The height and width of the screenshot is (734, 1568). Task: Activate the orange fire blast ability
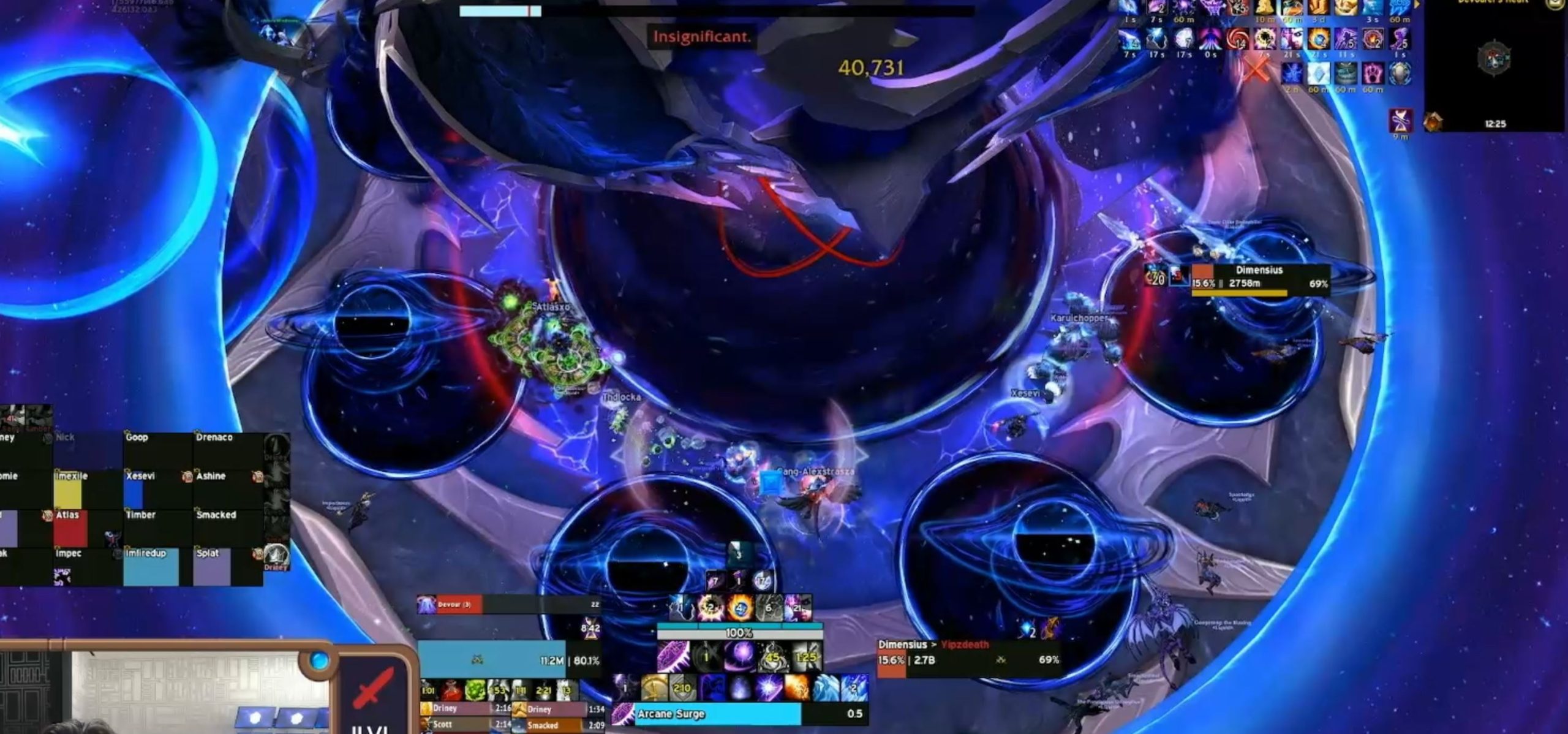coord(797,687)
